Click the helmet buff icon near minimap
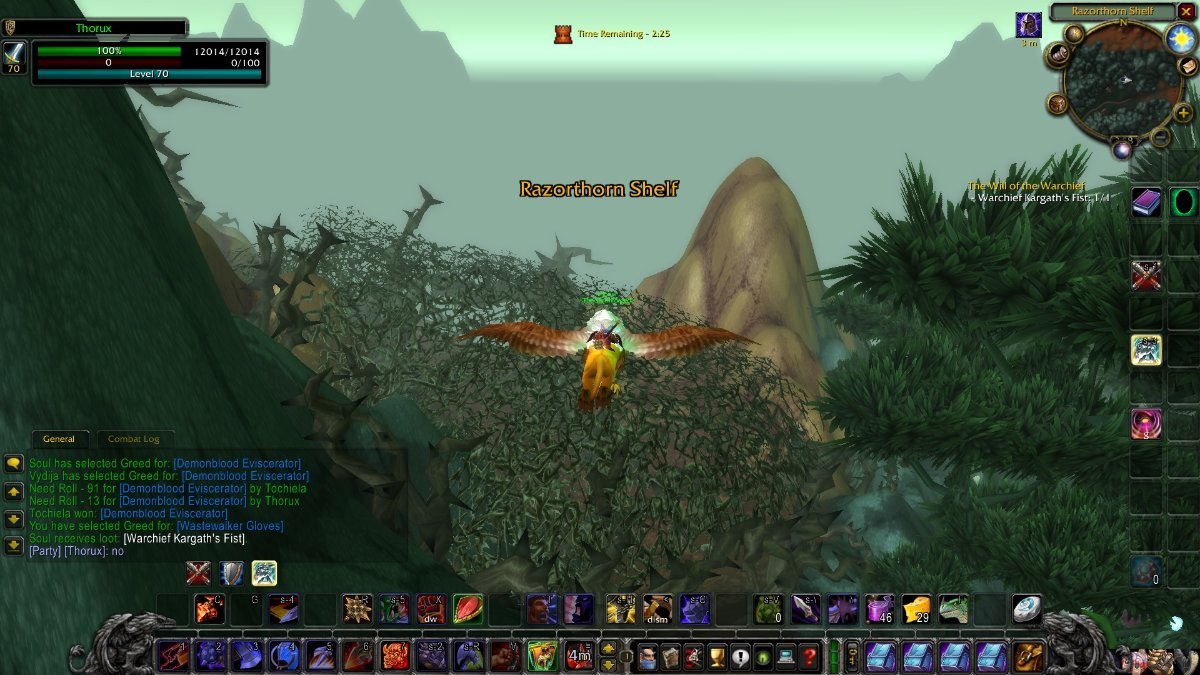Viewport: 1200px width, 675px height. pyautogui.click(x=1028, y=25)
